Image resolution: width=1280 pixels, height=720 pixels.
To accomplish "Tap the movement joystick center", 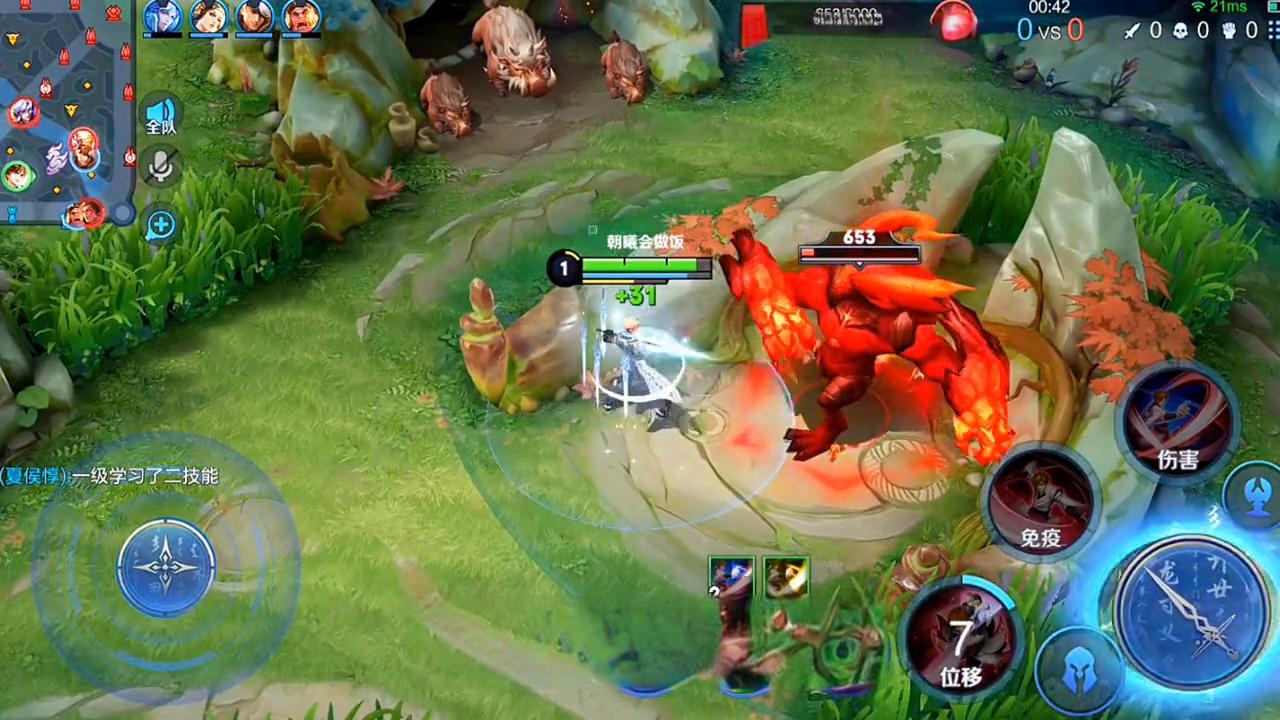I will [166, 567].
